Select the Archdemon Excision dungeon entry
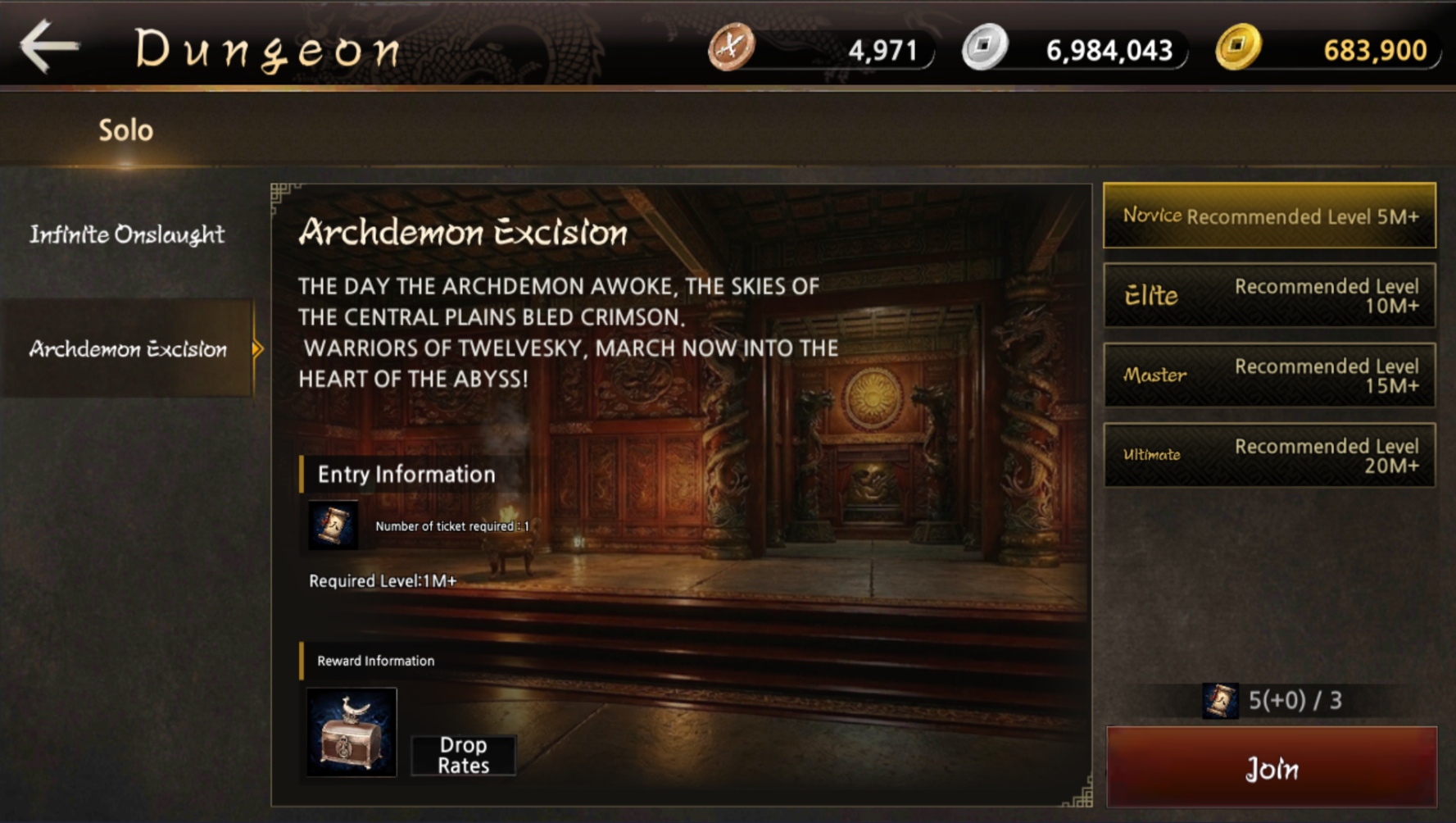 click(128, 349)
